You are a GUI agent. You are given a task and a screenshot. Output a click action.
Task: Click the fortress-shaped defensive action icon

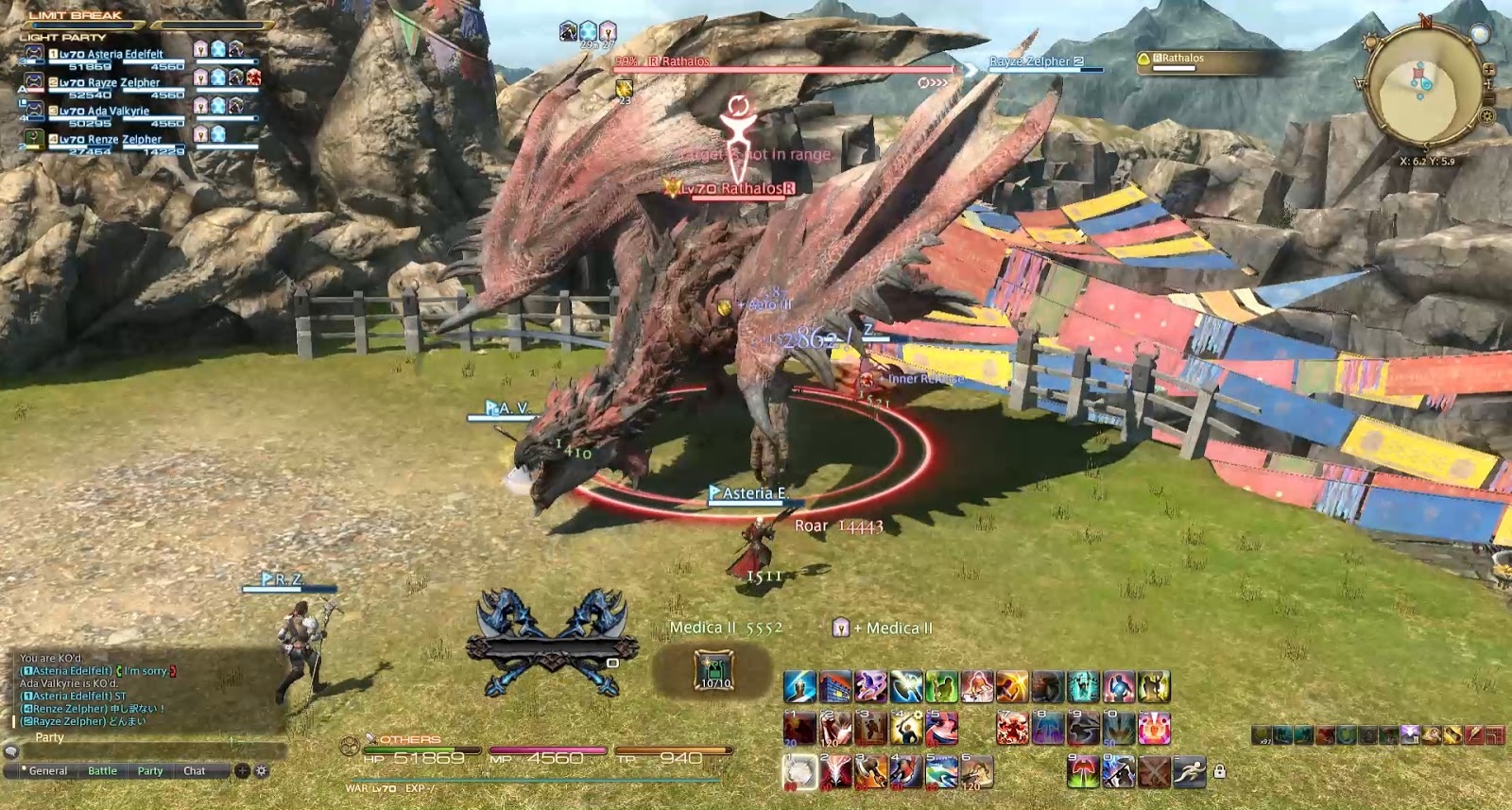tap(834, 687)
